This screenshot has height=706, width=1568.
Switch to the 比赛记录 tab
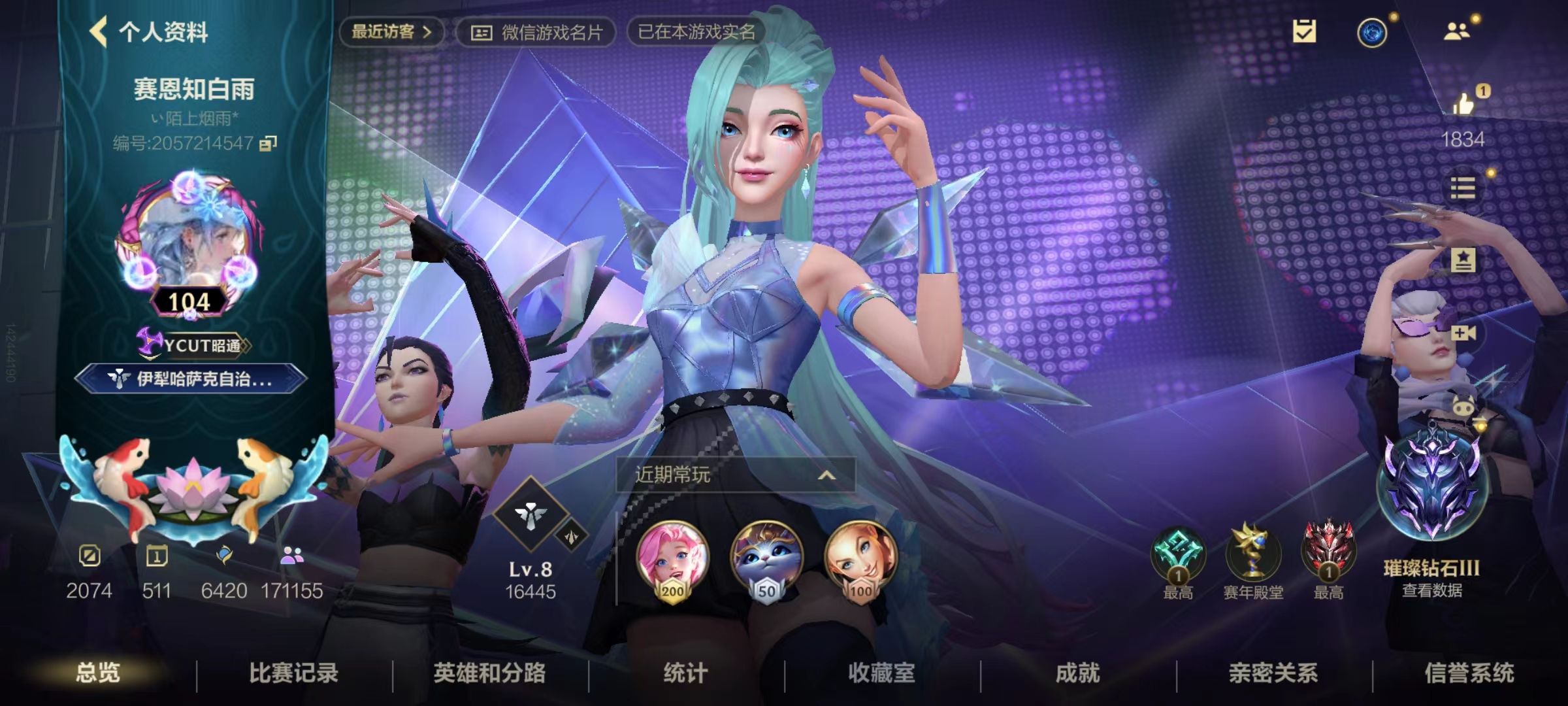(x=293, y=673)
